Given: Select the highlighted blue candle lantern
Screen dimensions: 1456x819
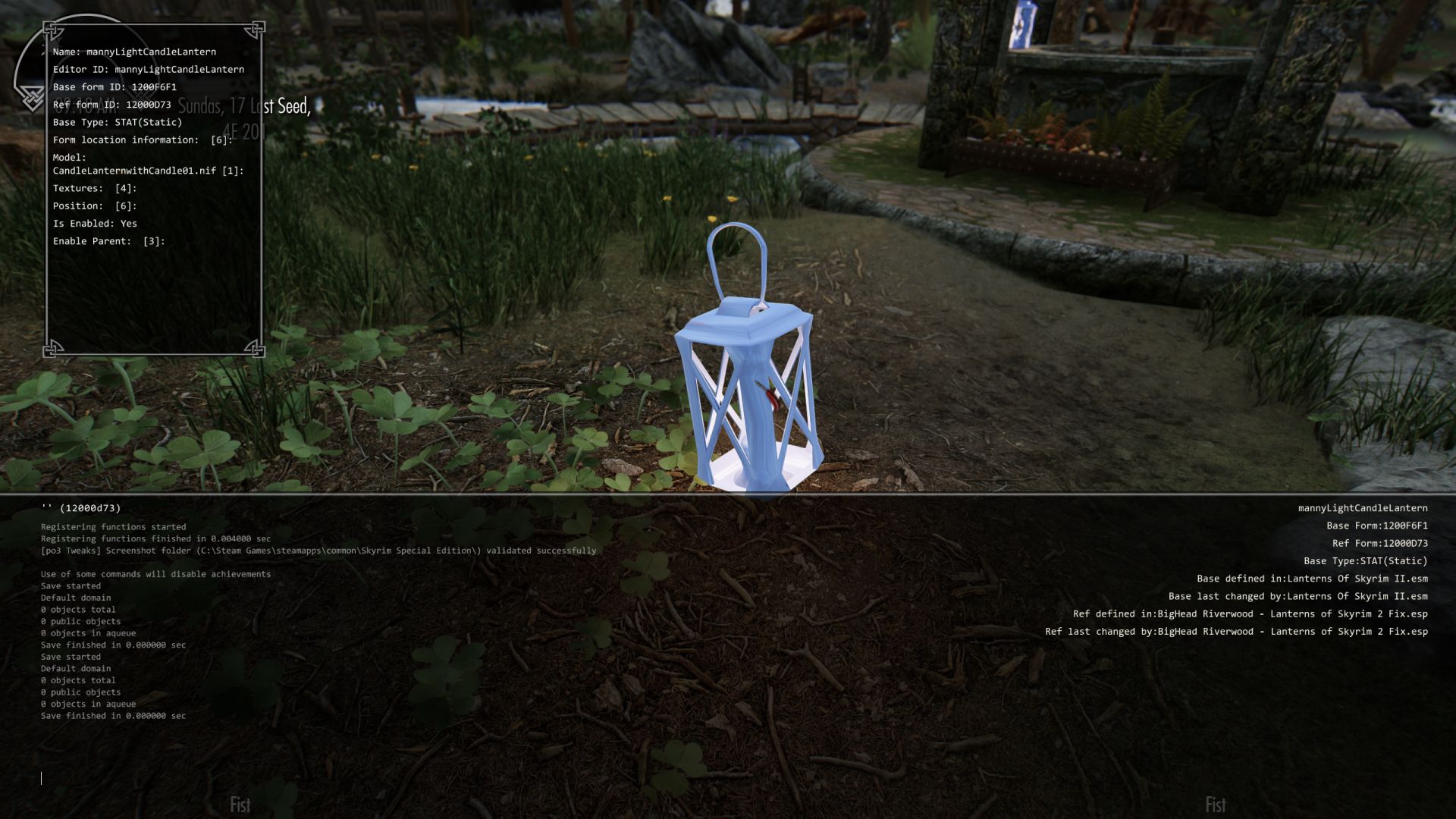Looking at the screenshot, I should (x=751, y=379).
